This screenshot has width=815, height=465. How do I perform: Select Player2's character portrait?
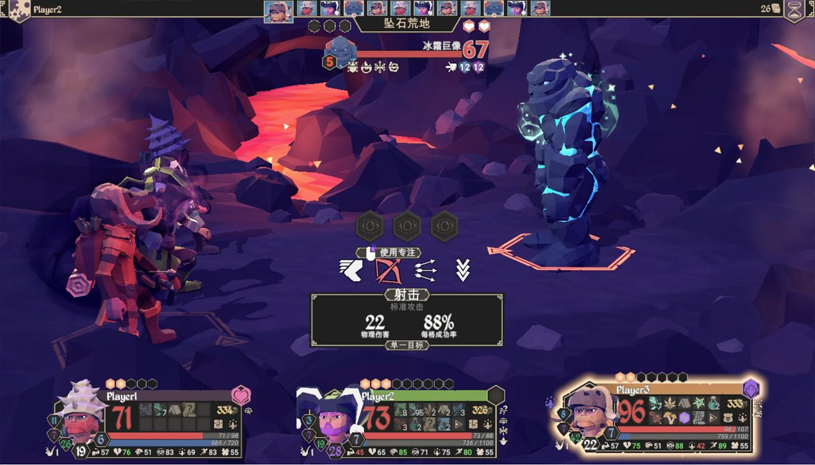[326, 413]
